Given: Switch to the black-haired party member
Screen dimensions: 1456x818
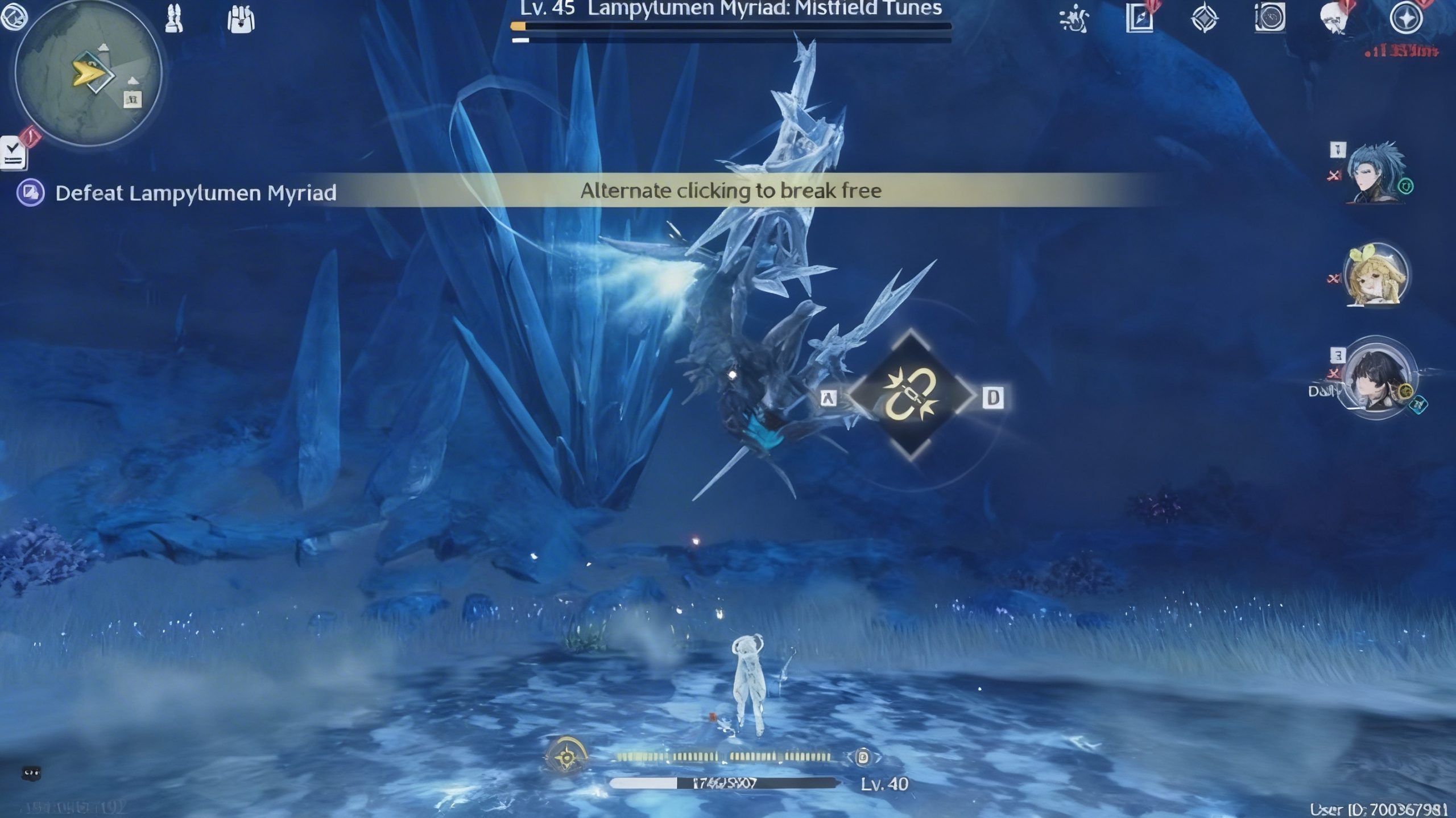Looking at the screenshot, I should click(x=1378, y=378).
